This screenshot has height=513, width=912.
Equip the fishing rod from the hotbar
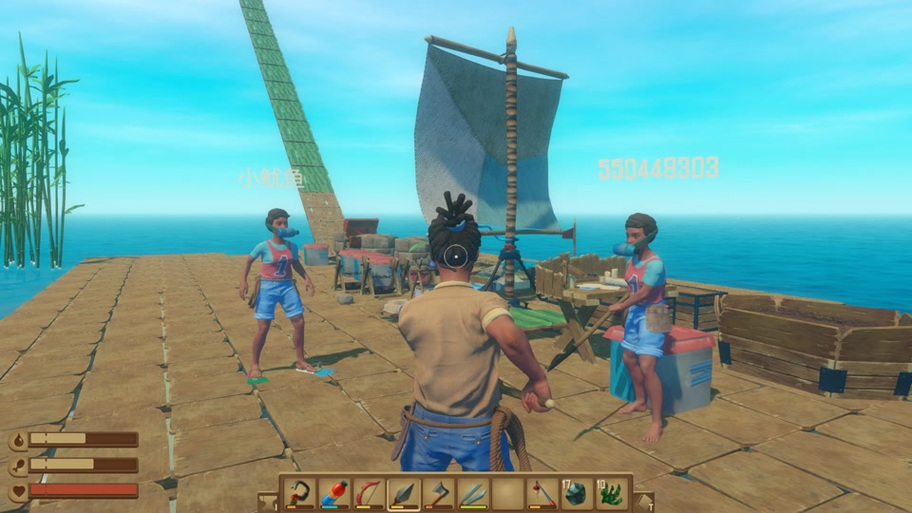(x=543, y=493)
